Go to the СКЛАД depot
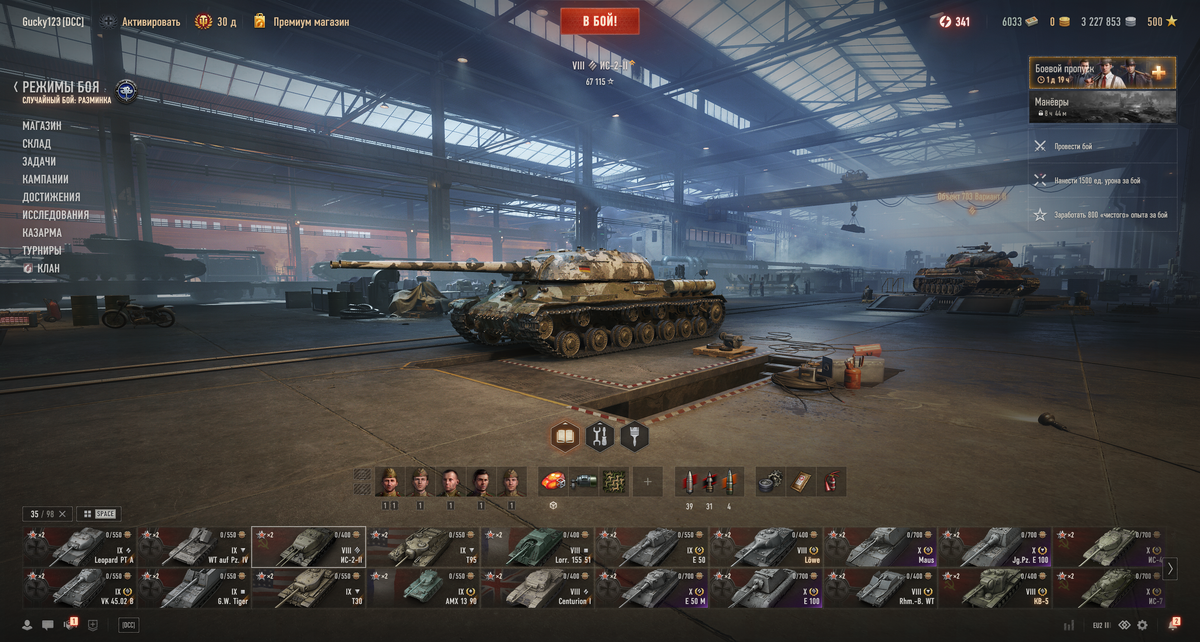 pyautogui.click(x=37, y=144)
